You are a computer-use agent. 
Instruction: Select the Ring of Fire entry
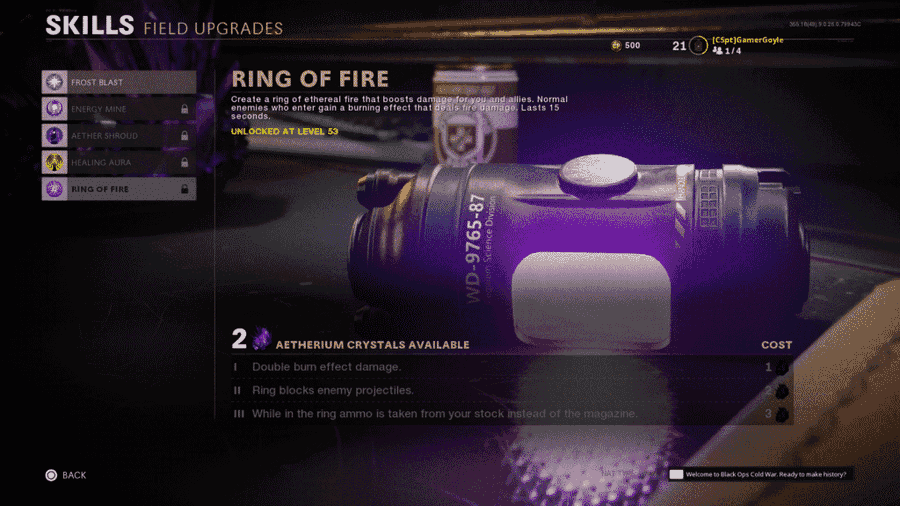point(118,188)
